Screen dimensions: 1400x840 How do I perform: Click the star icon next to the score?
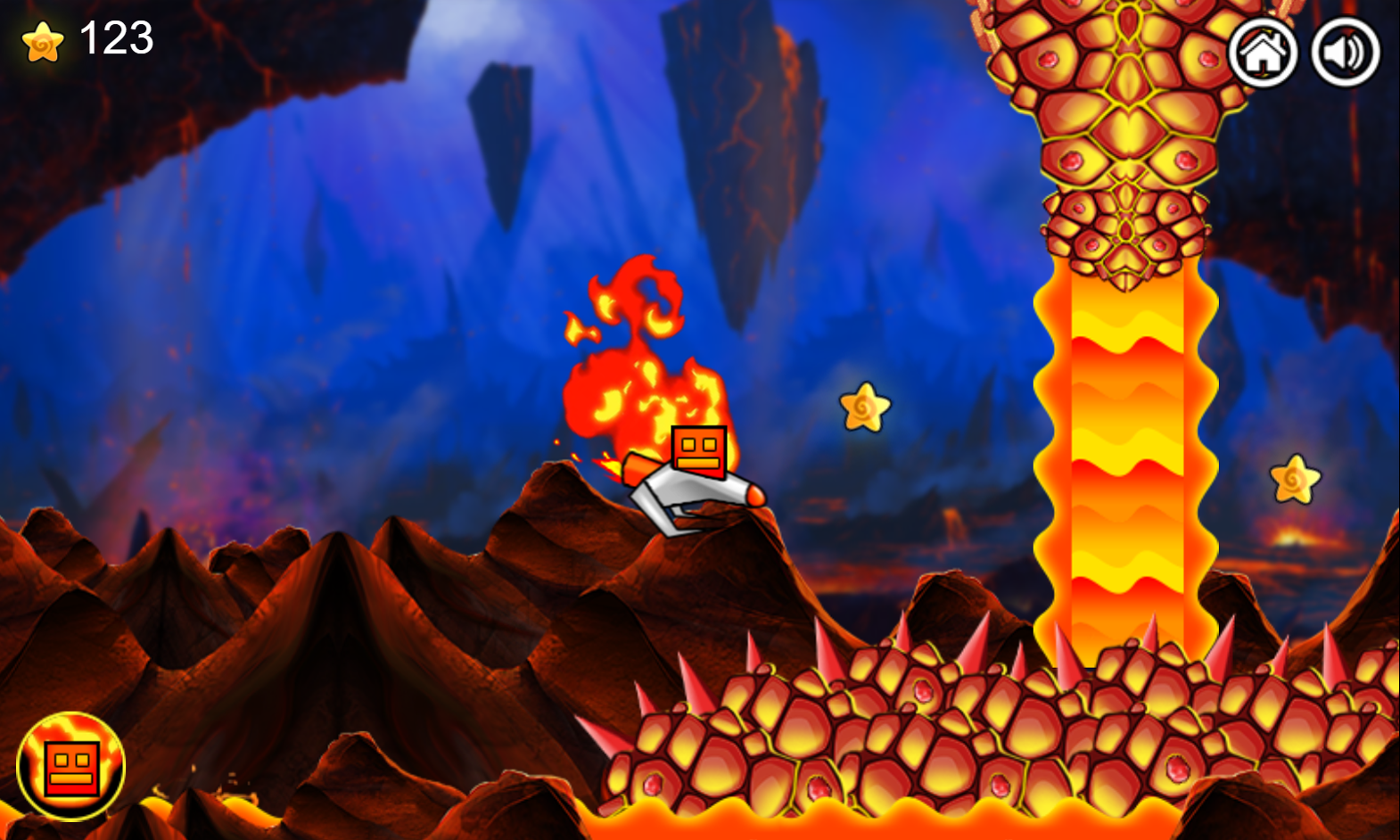click(42, 40)
